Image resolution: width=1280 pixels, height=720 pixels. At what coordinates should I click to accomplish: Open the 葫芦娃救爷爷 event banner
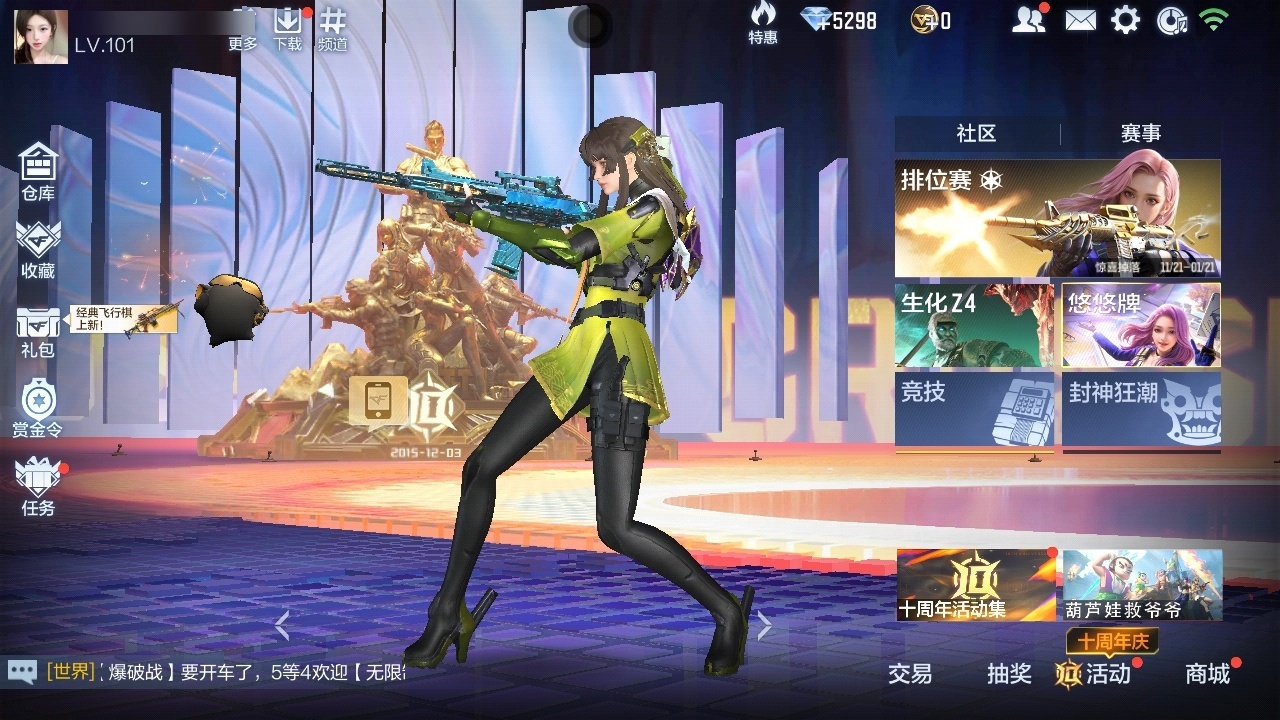(1142, 585)
